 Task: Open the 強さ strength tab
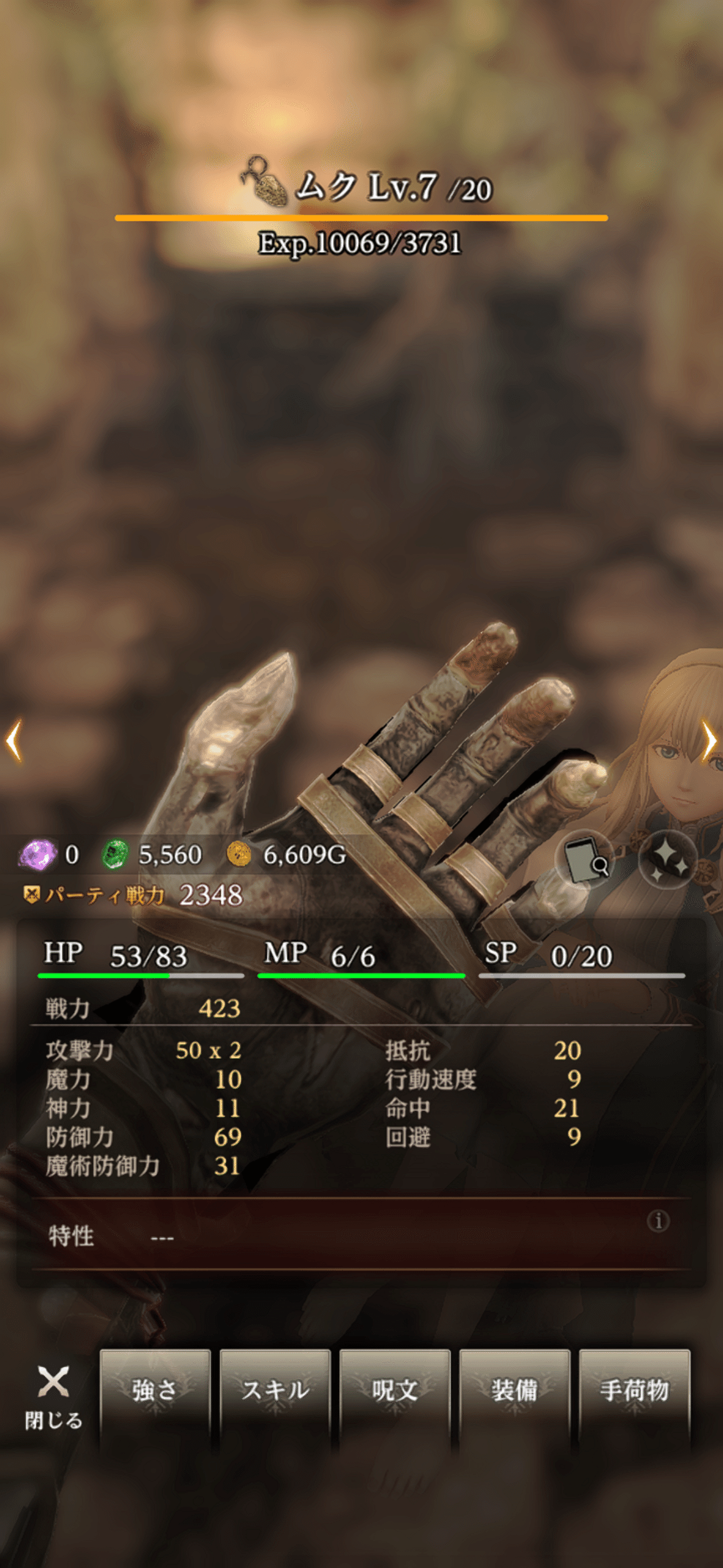(155, 1390)
